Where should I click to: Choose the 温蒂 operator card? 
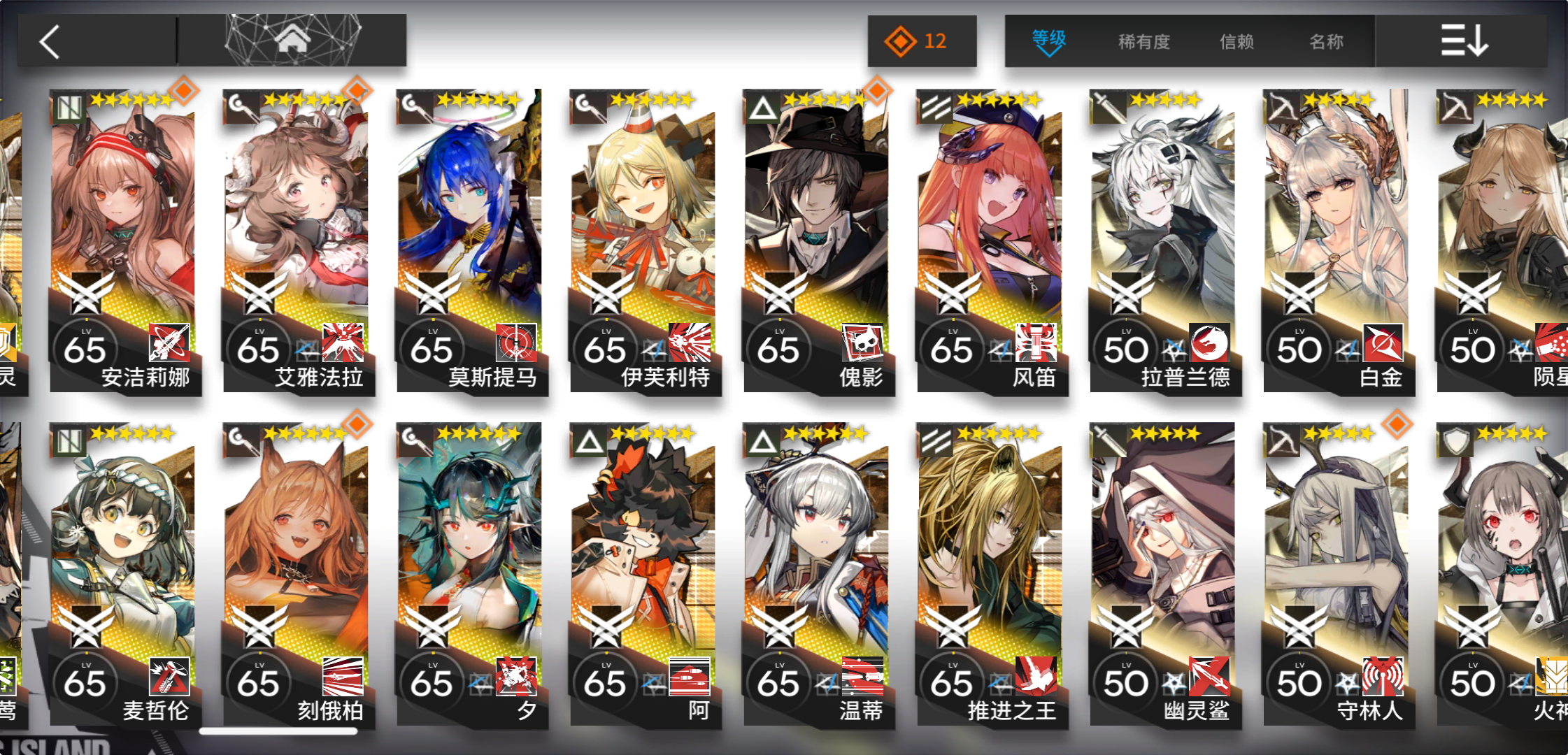[818, 573]
